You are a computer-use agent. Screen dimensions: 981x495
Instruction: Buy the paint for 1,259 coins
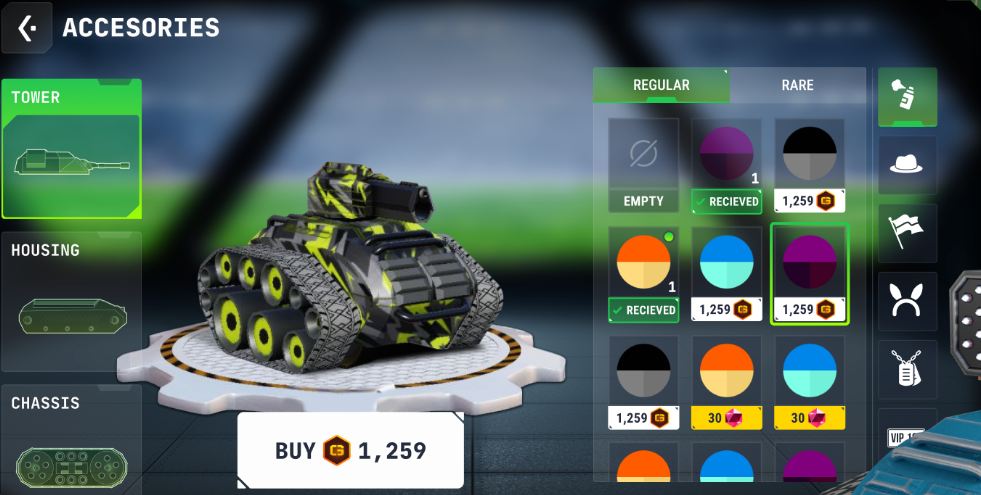350,451
